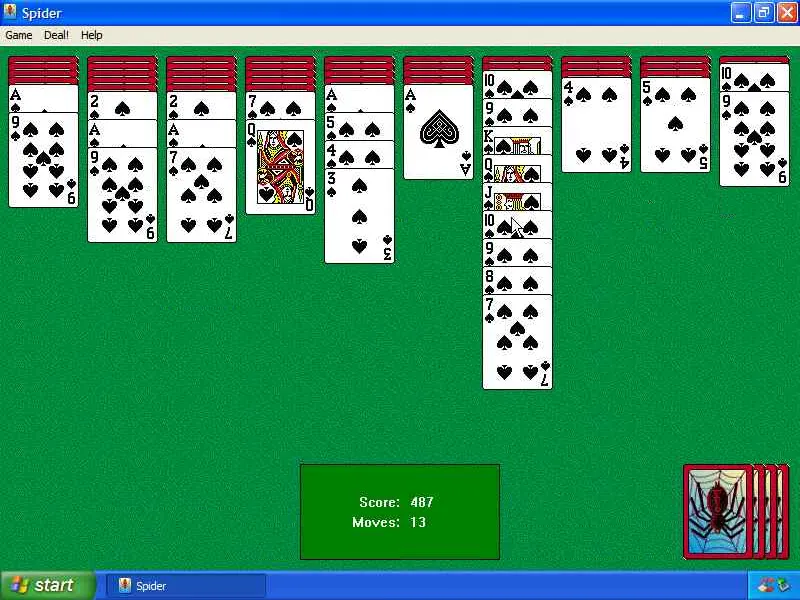Image resolution: width=800 pixels, height=600 pixels.
Task: Close the Spider window
Action: [x=786, y=13]
